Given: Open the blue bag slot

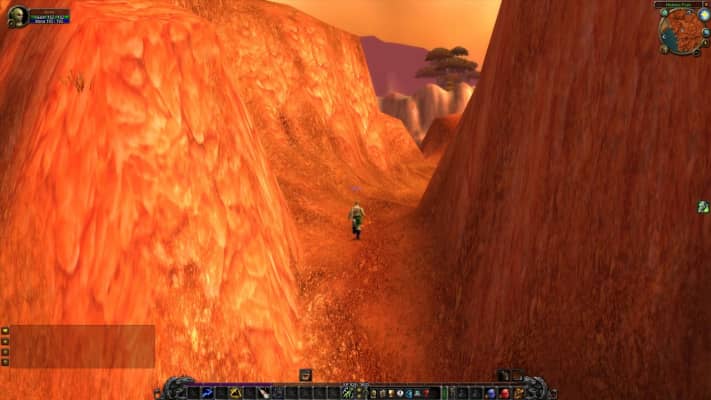Looking at the screenshot, I should [x=490, y=393].
